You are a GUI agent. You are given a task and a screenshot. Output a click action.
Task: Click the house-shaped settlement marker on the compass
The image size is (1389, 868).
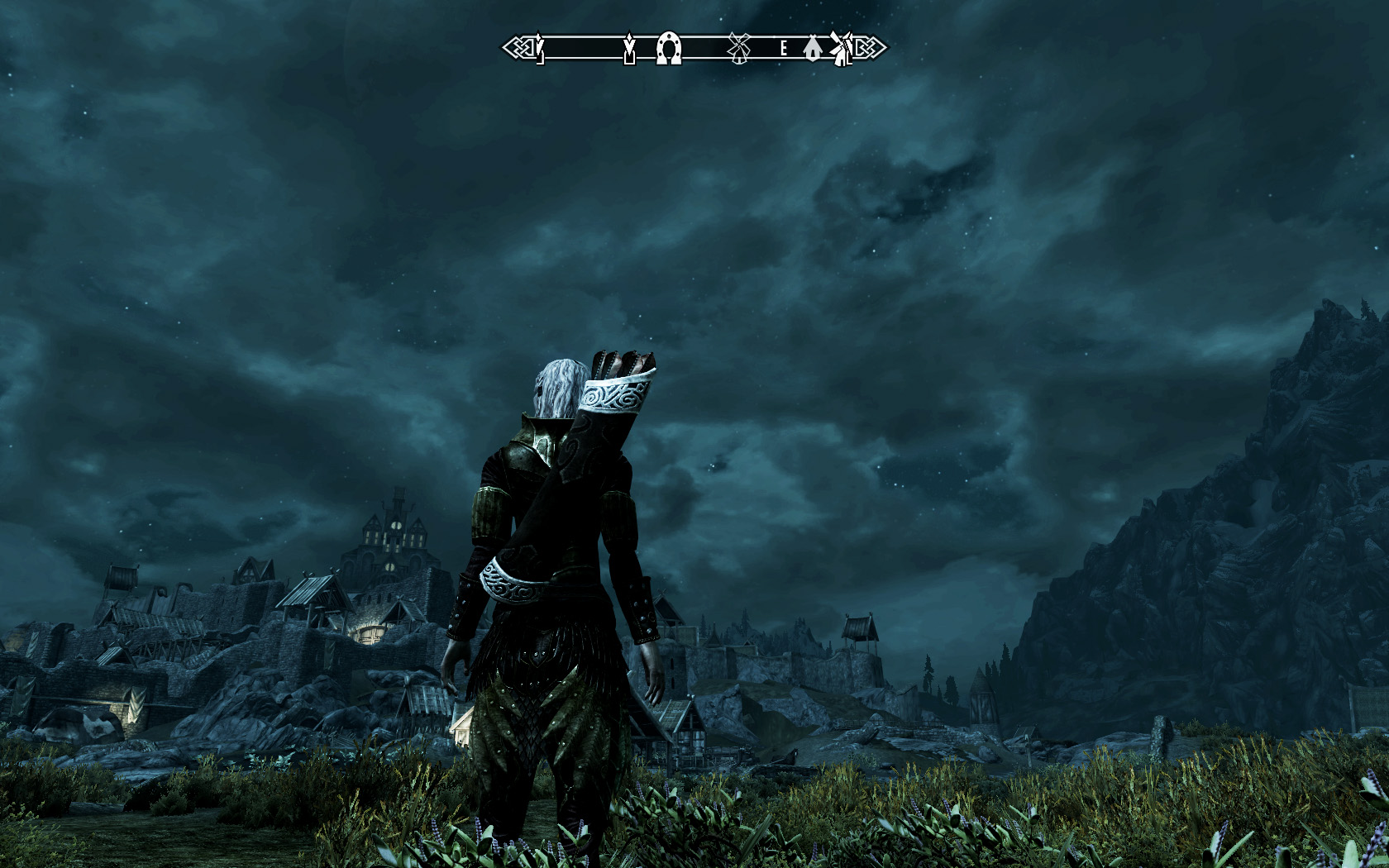coord(812,49)
